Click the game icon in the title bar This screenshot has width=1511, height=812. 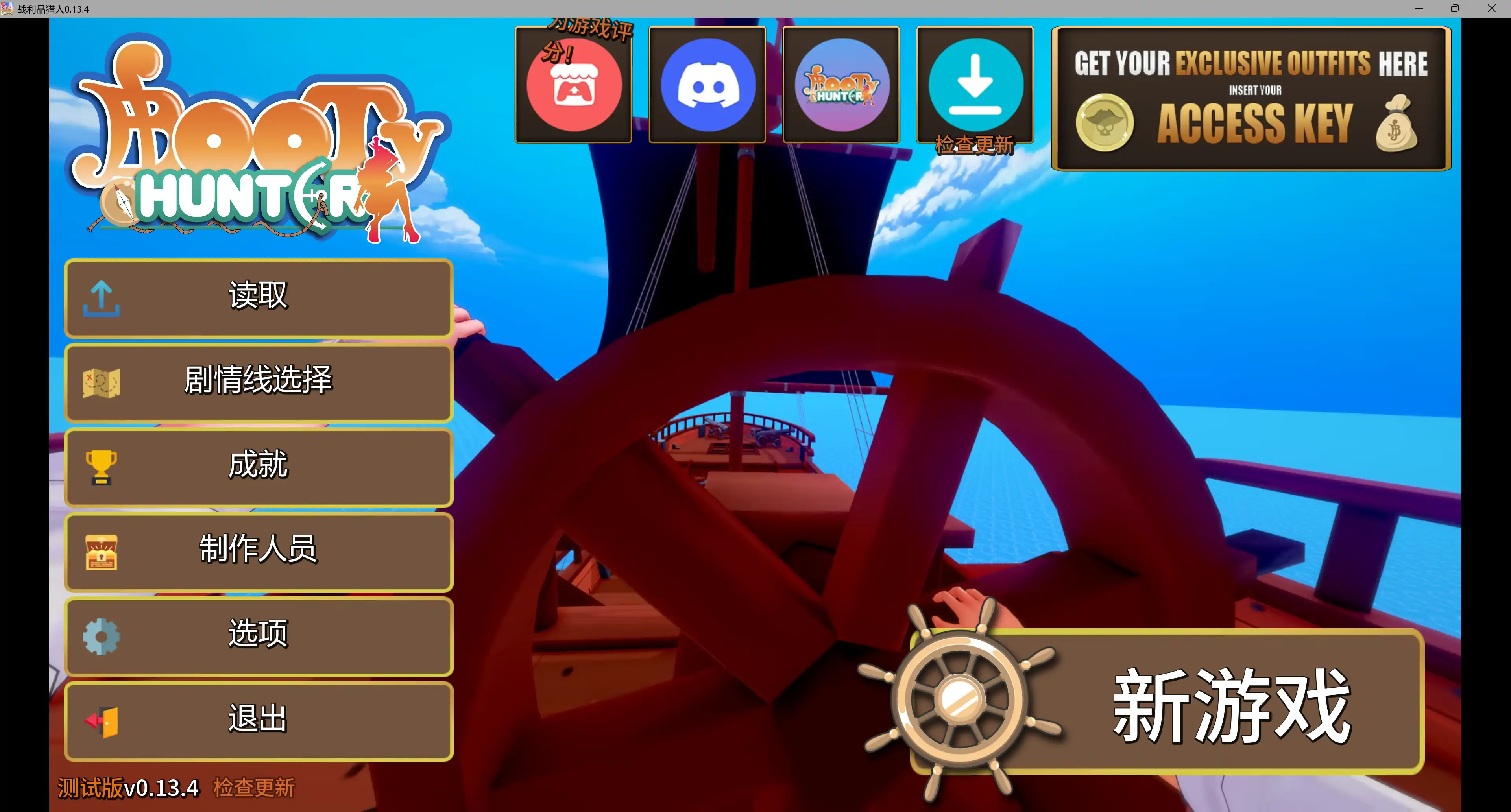(x=8, y=8)
